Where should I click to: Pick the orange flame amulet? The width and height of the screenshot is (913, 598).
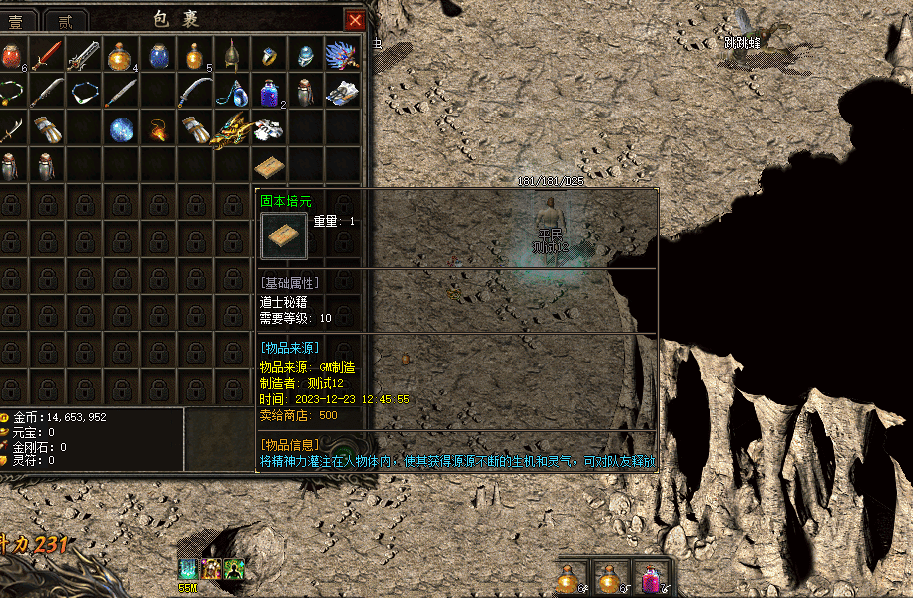click(158, 129)
